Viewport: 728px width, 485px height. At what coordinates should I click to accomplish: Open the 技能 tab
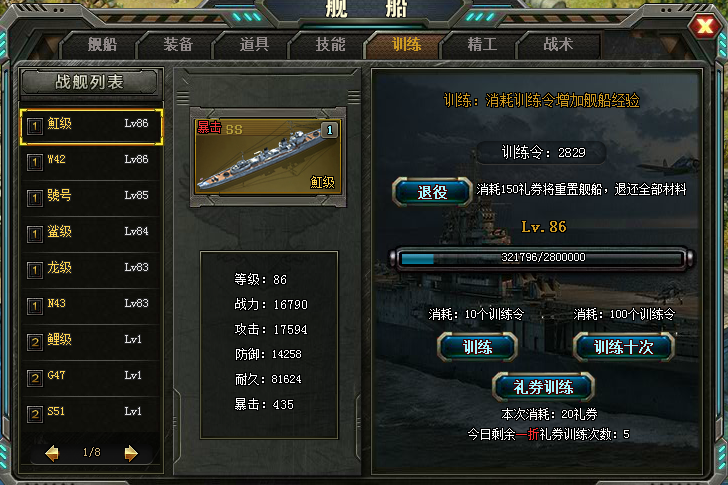330,45
